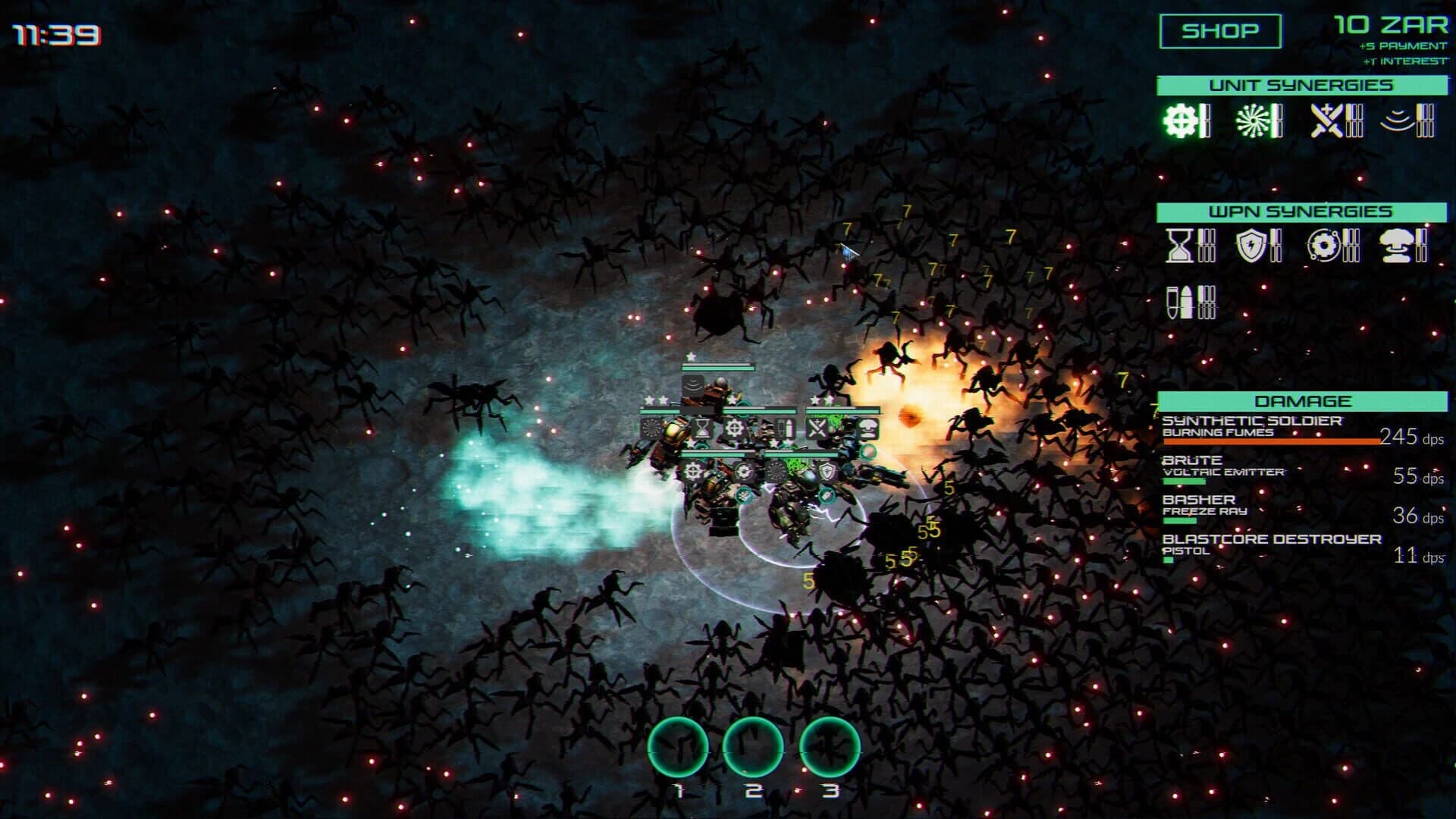Open the SHOP
The height and width of the screenshot is (819, 1456).
(1219, 30)
